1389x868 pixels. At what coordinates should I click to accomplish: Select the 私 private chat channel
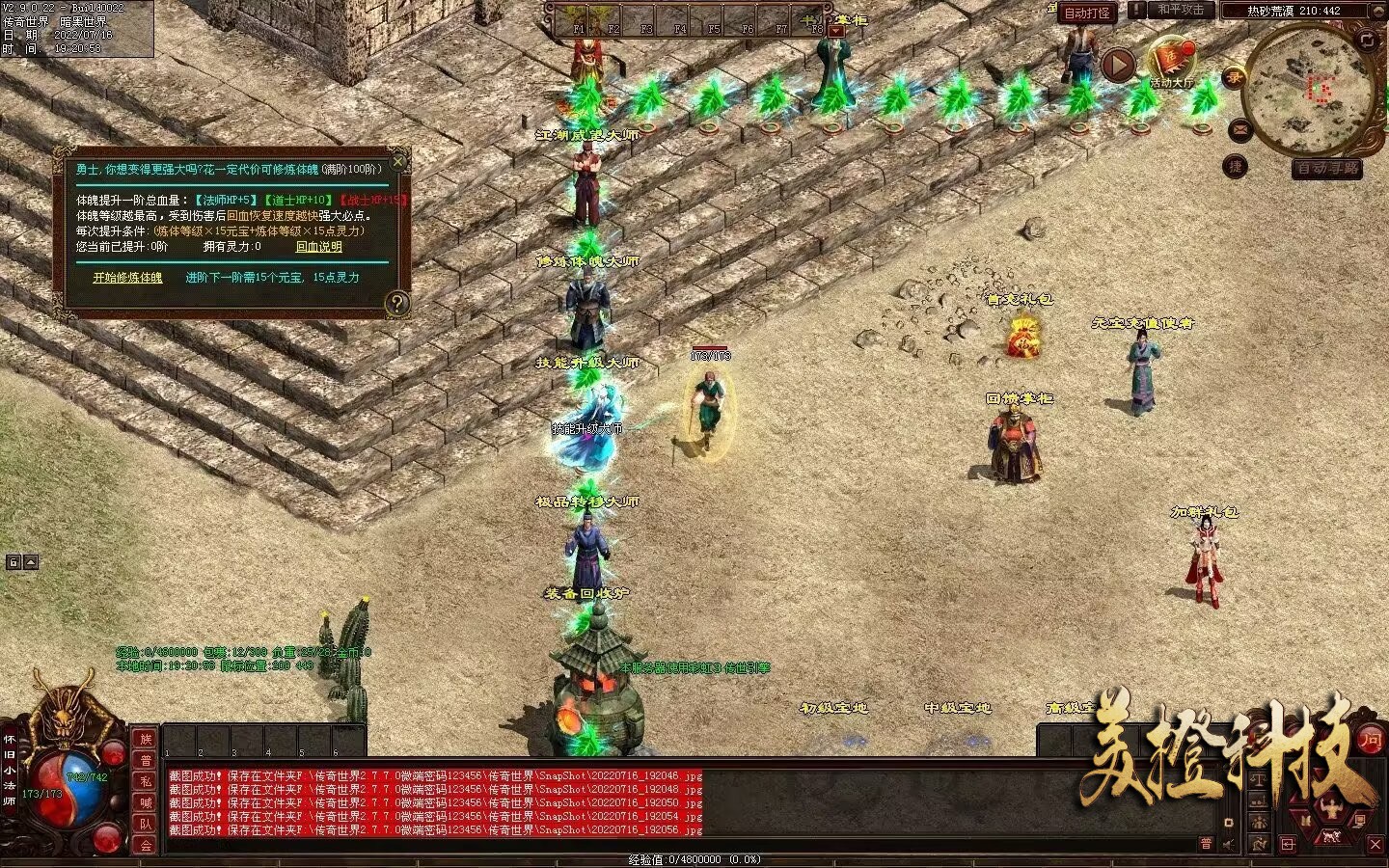[146, 781]
